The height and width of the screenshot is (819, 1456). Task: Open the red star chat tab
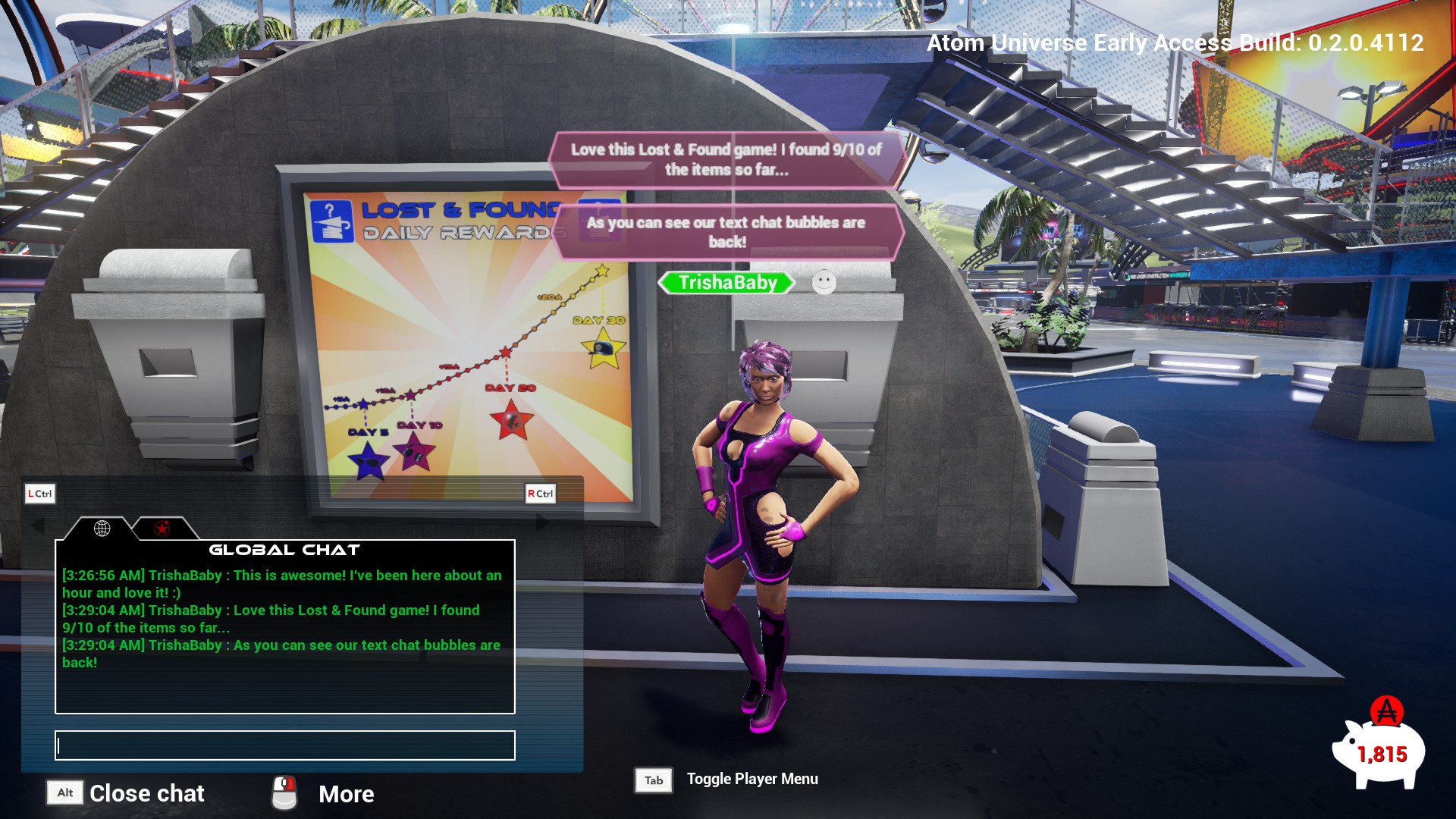click(x=162, y=529)
